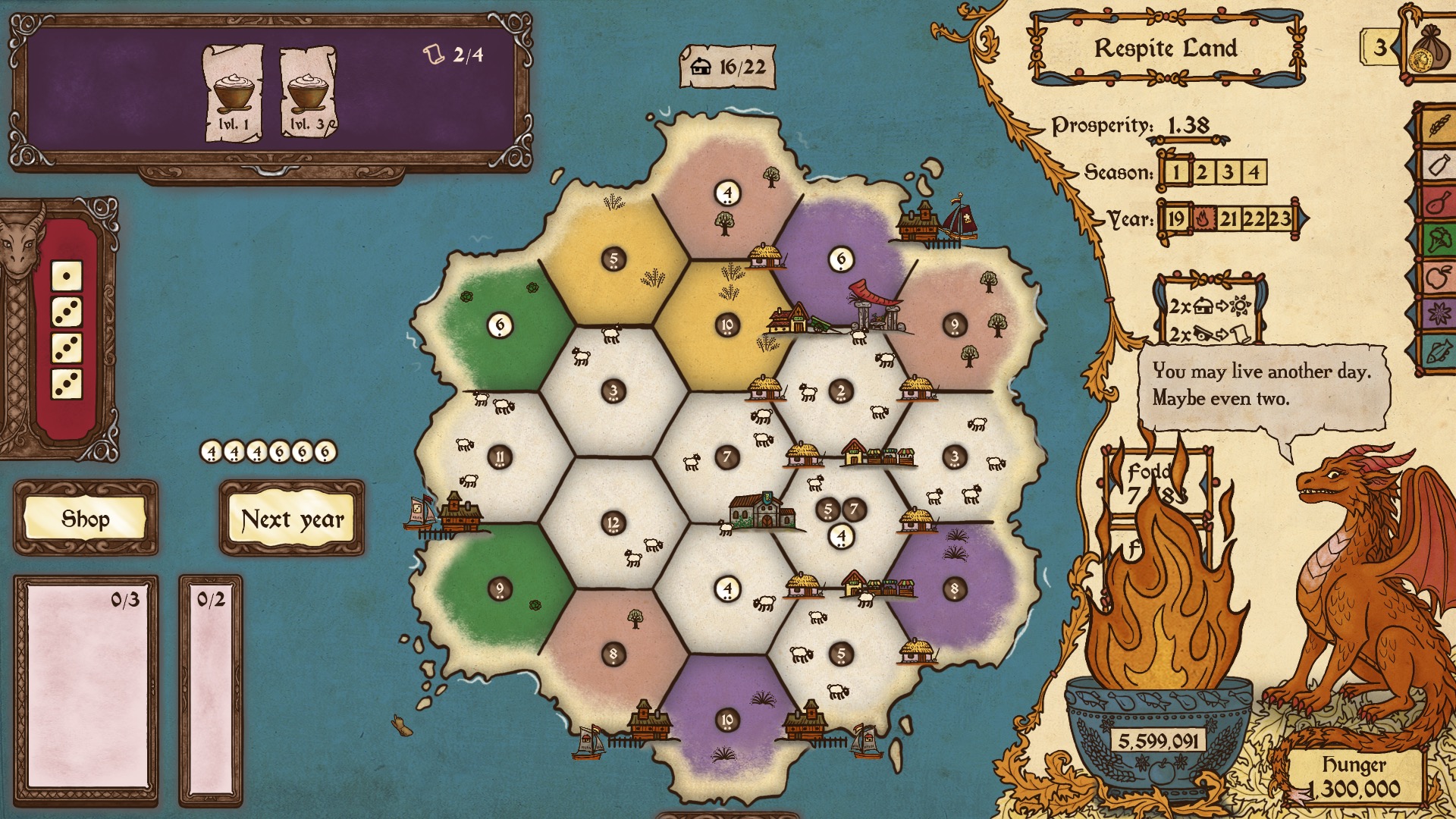1456x819 pixels.
Task: Switch to the milk bottle tab
Action: (1438, 165)
